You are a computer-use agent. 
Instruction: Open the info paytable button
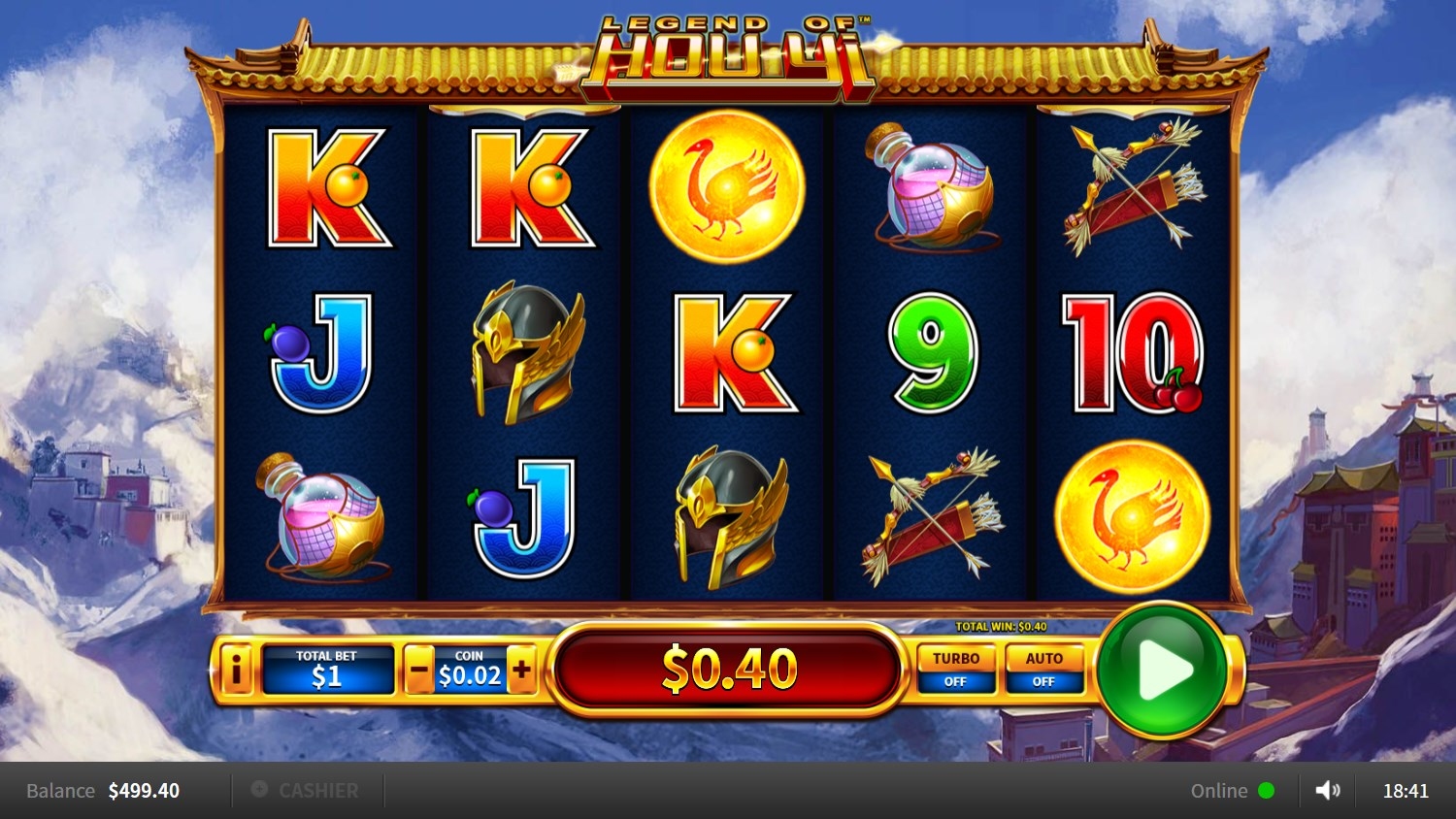[236, 669]
